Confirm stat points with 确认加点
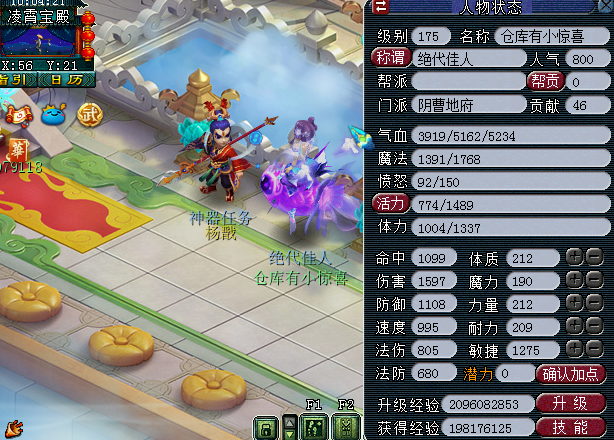Viewport: 614px width, 440px height. 572,373
